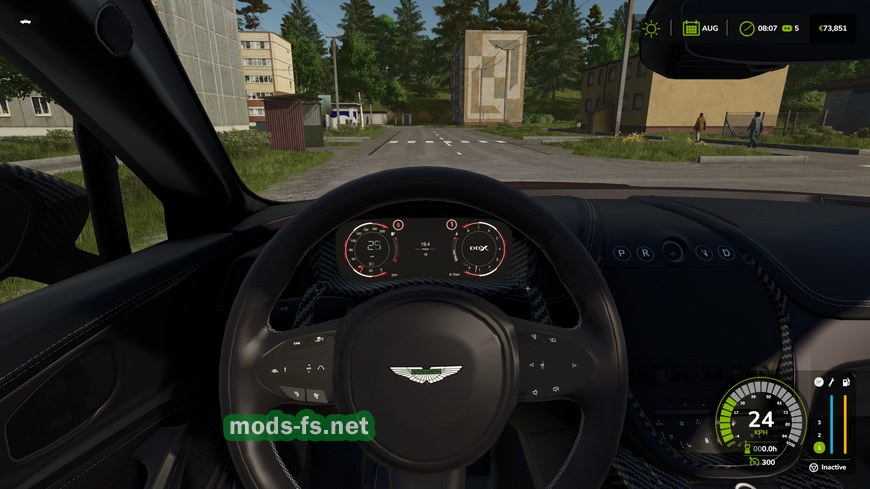Open the mods-fs.net watermark link
870x489 pixels.
click(299, 427)
